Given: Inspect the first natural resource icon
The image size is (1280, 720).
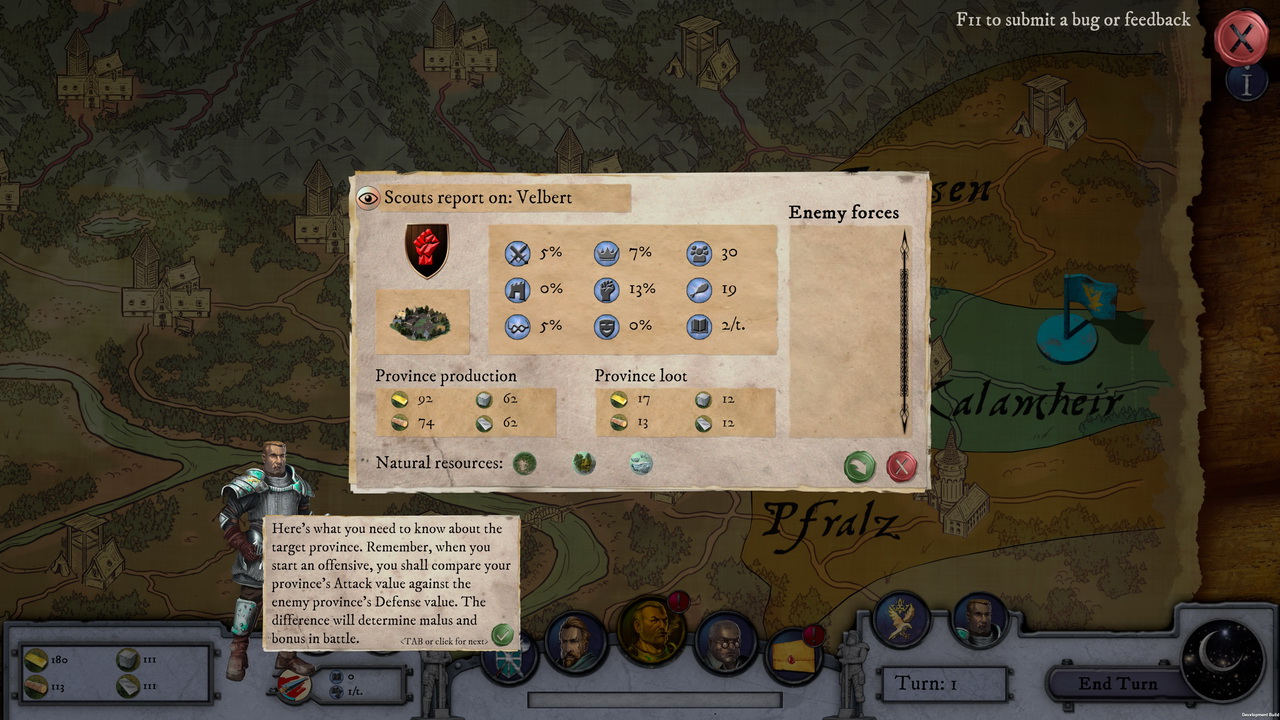Looking at the screenshot, I should [x=524, y=463].
